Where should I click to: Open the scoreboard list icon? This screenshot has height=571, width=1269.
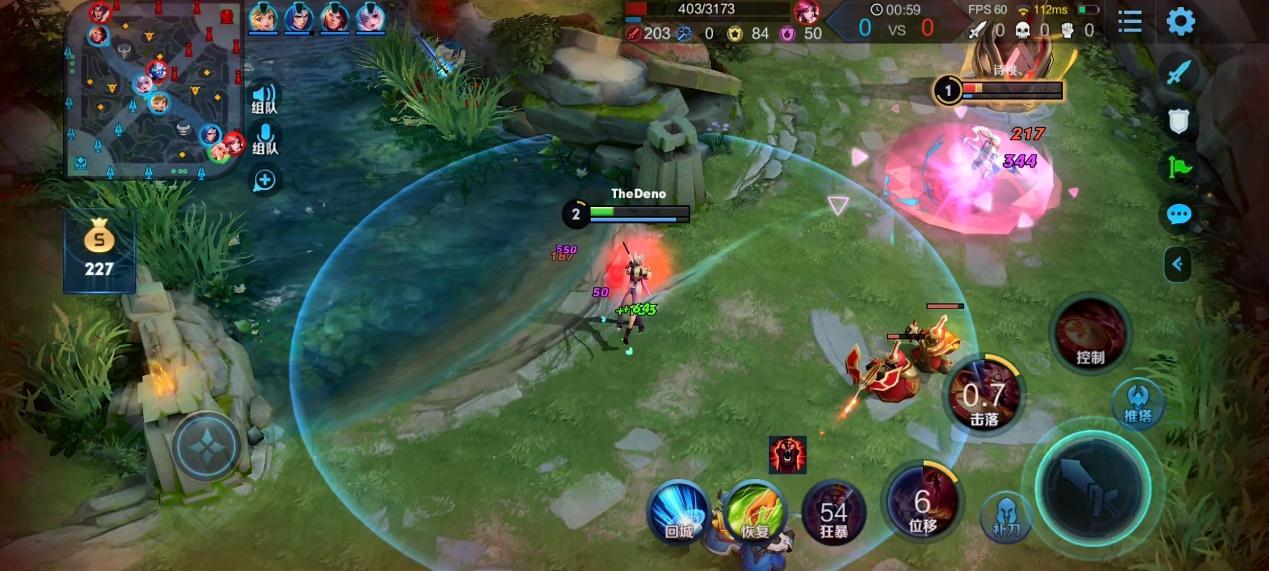click(1130, 21)
